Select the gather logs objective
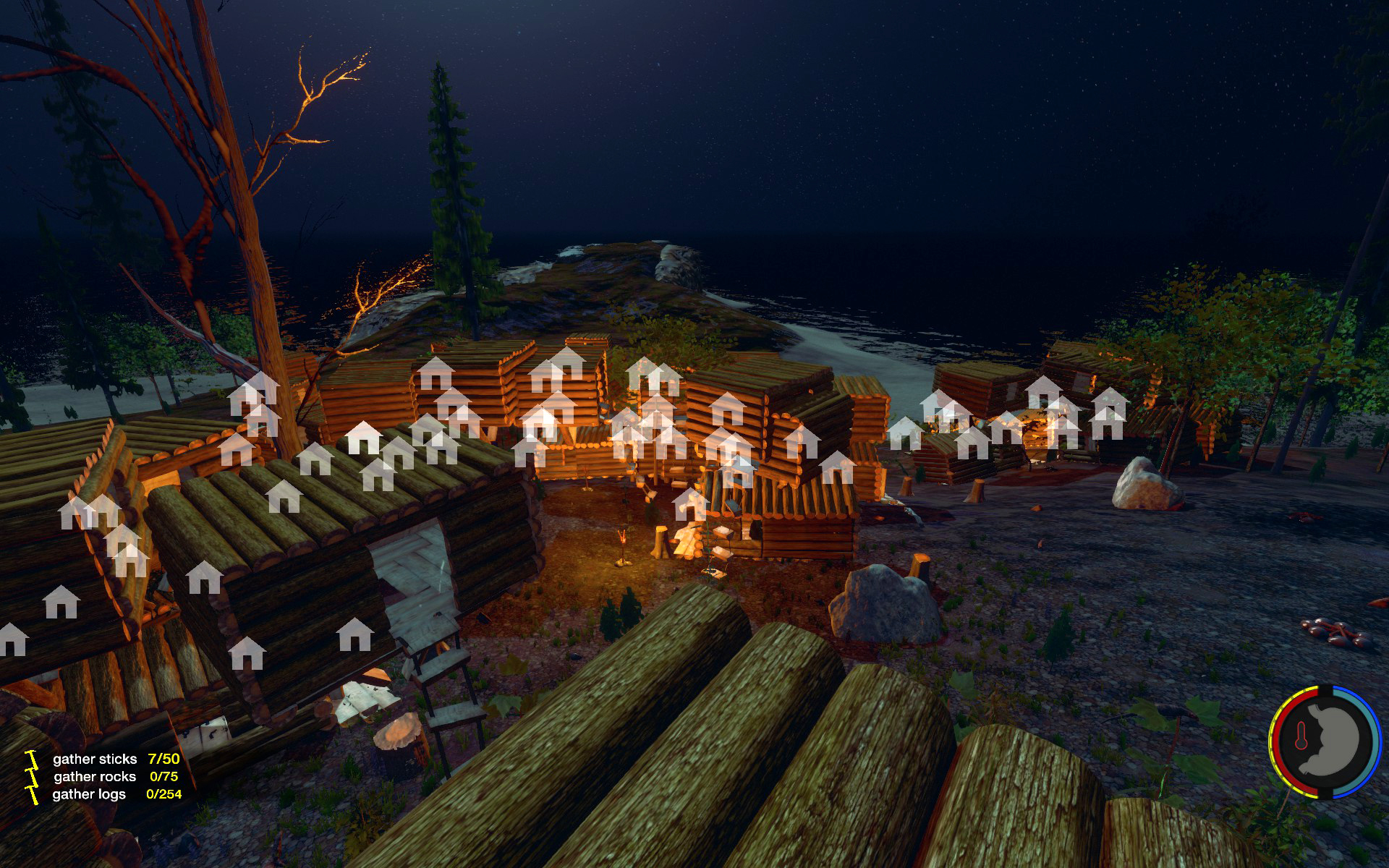1389x868 pixels. point(89,793)
